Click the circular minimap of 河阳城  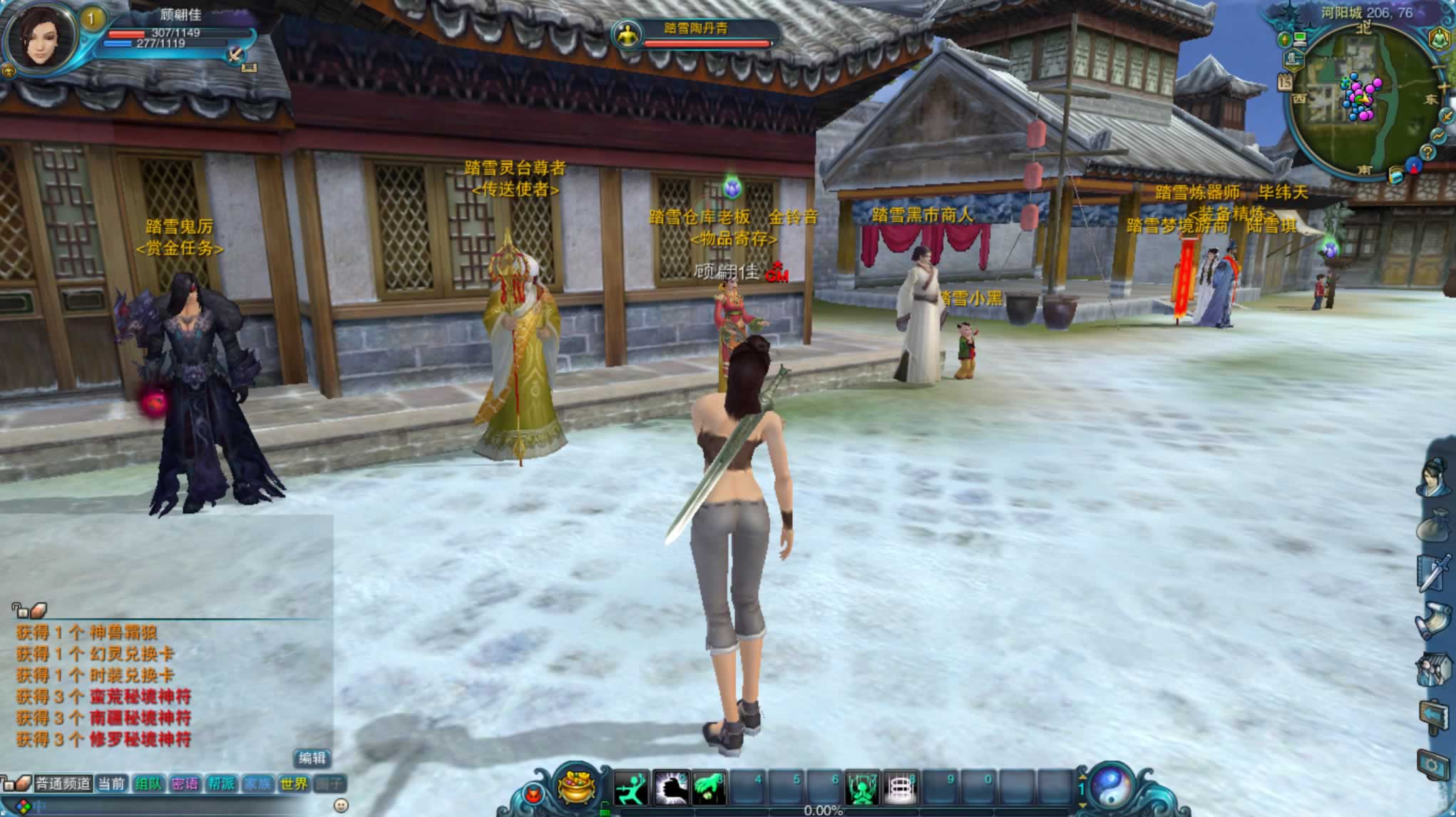tap(1362, 100)
